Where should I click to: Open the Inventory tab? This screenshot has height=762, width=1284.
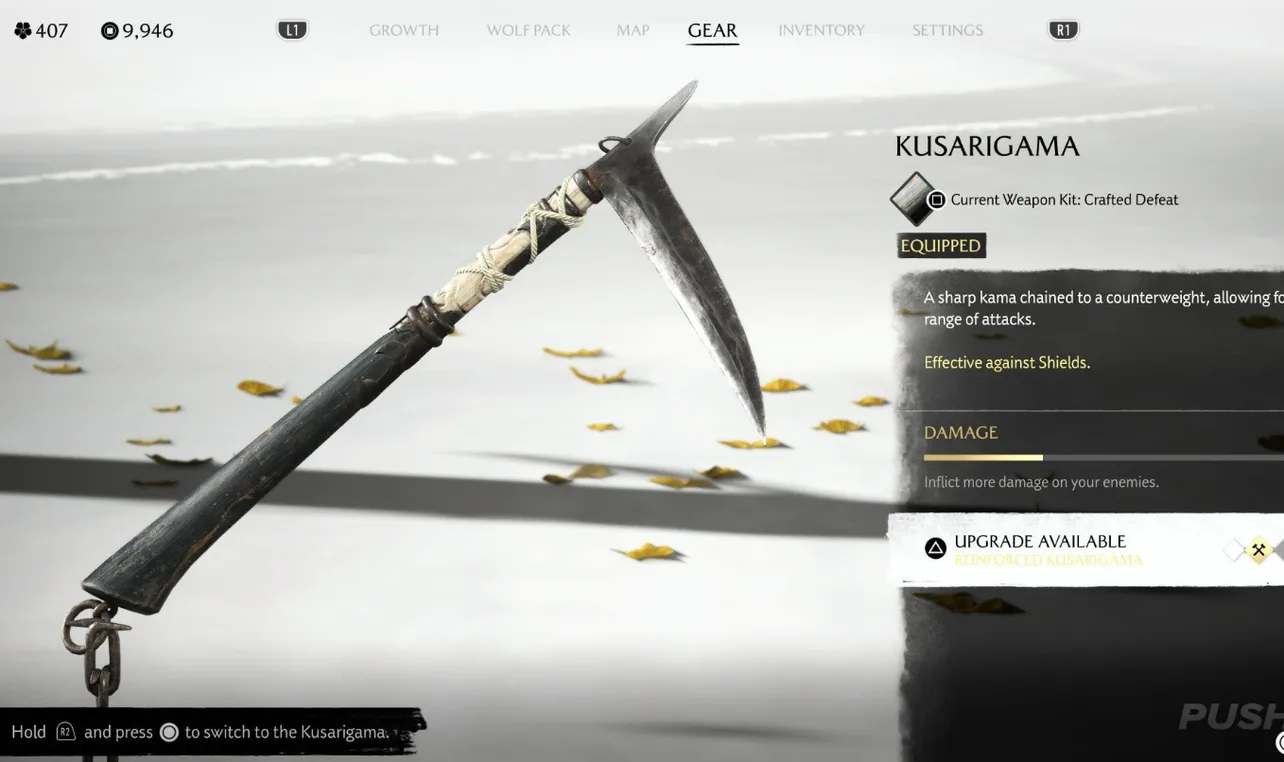pos(821,30)
